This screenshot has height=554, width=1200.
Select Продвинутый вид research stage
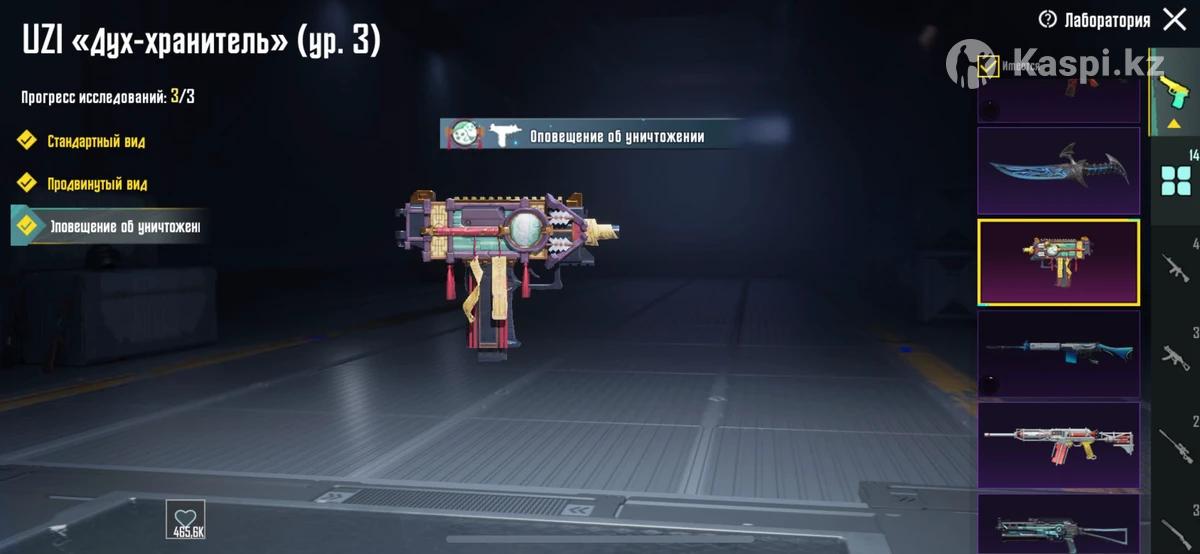tap(97, 184)
